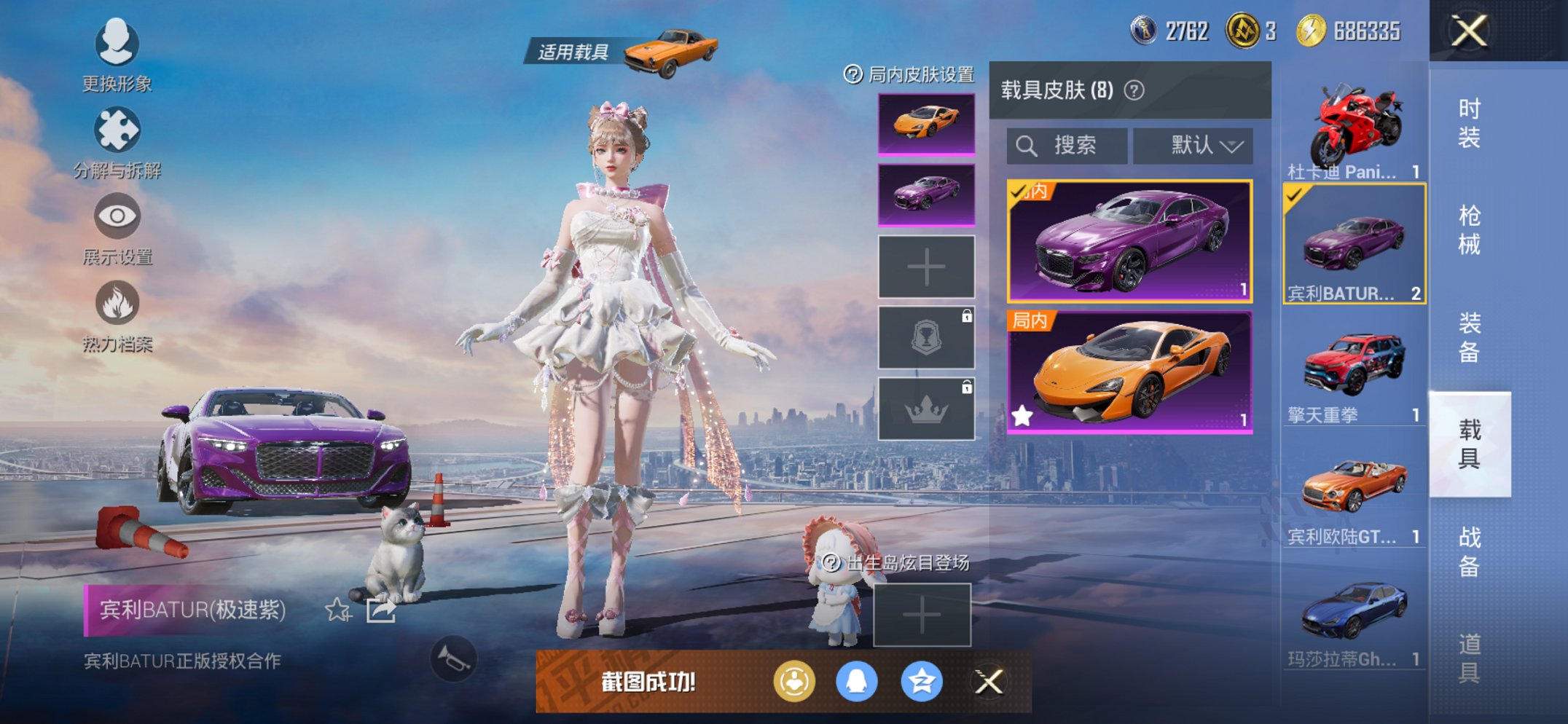Image resolution: width=1568 pixels, height=724 pixels.
Task: Click the plus slot under the skin thumbnails
Action: pyautogui.click(x=925, y=267)
